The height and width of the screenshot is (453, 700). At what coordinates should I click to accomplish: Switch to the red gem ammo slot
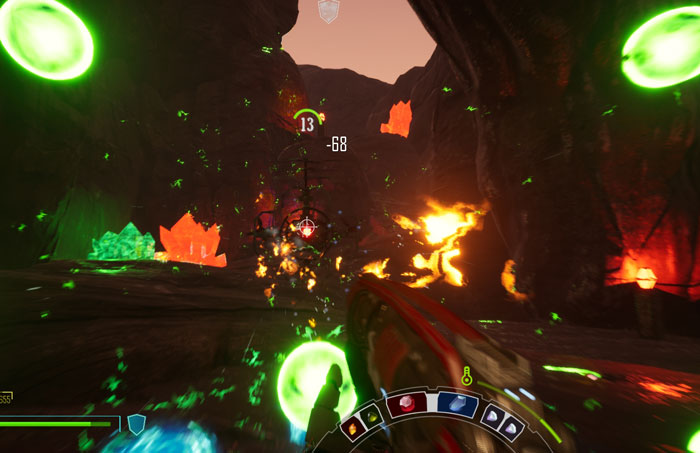click(x=407, y=404)
